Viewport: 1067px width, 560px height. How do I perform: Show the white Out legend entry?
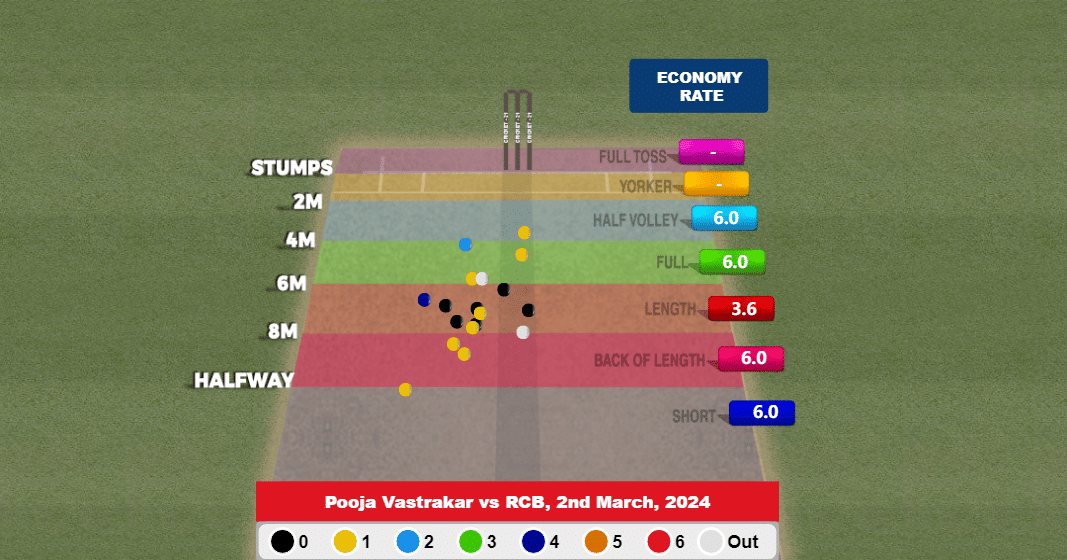(x=728, y=542)
